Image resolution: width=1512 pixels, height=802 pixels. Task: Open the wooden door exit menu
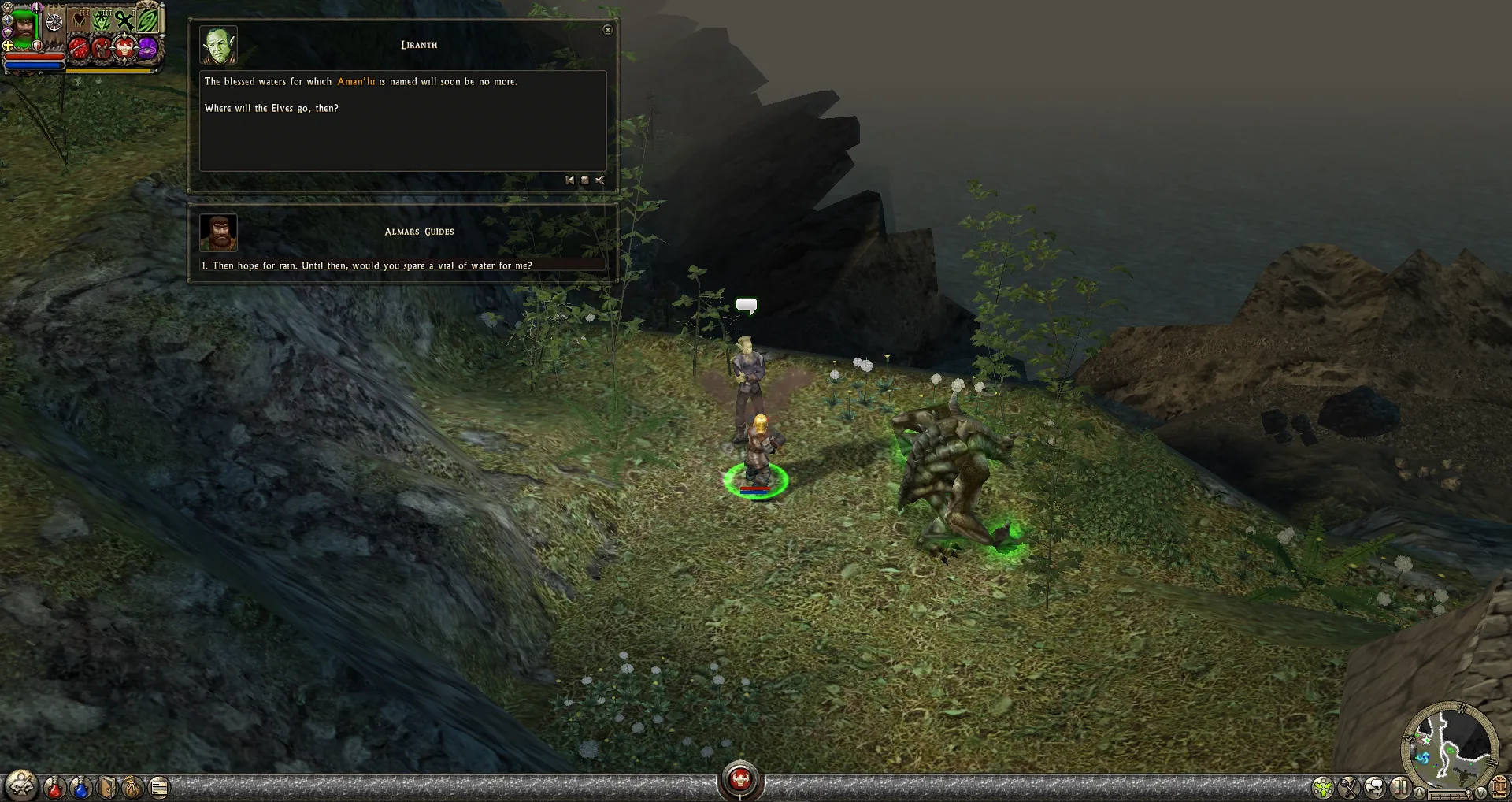[x=1500, y=786]
